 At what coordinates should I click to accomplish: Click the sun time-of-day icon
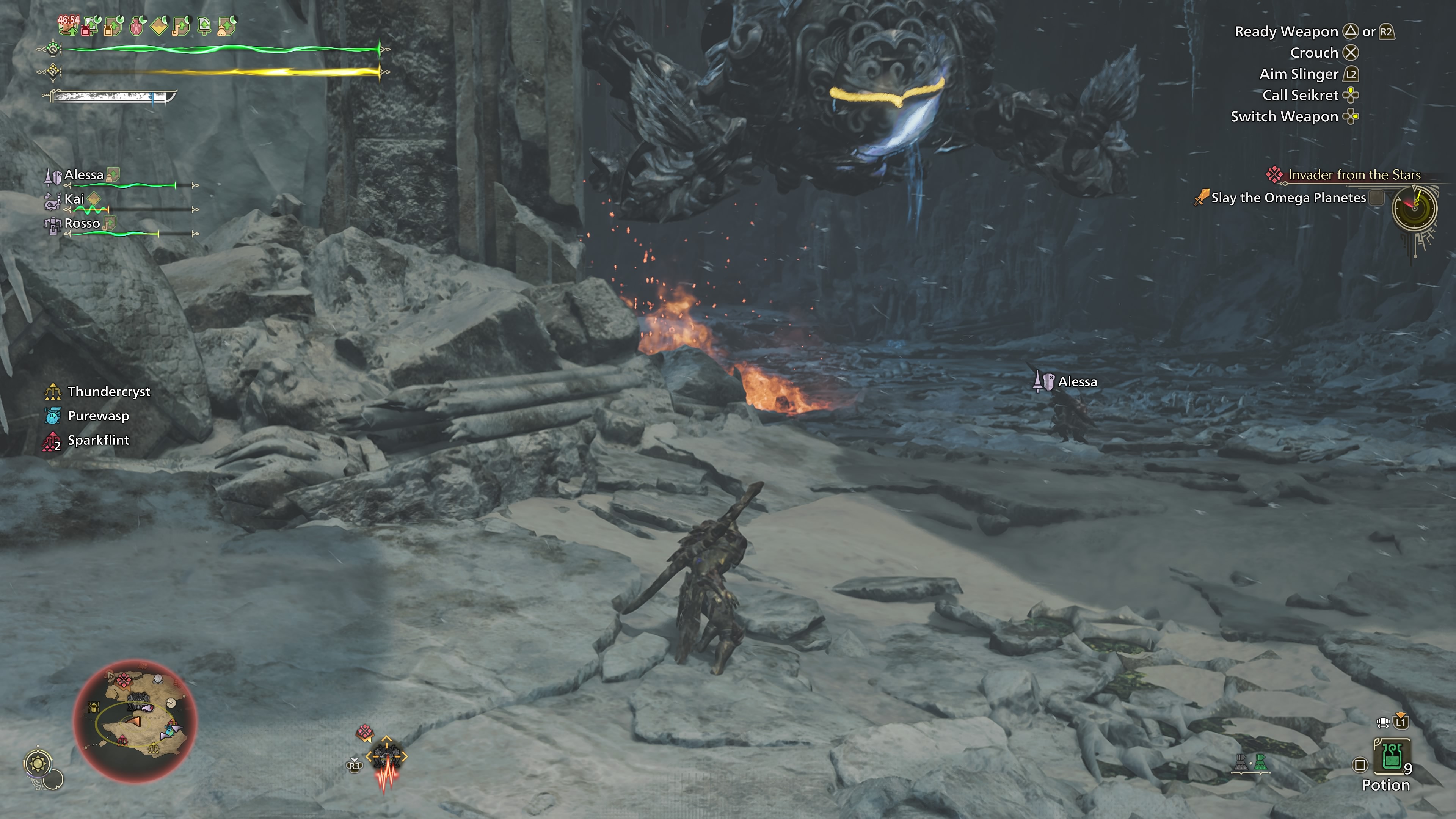point(38,764)
